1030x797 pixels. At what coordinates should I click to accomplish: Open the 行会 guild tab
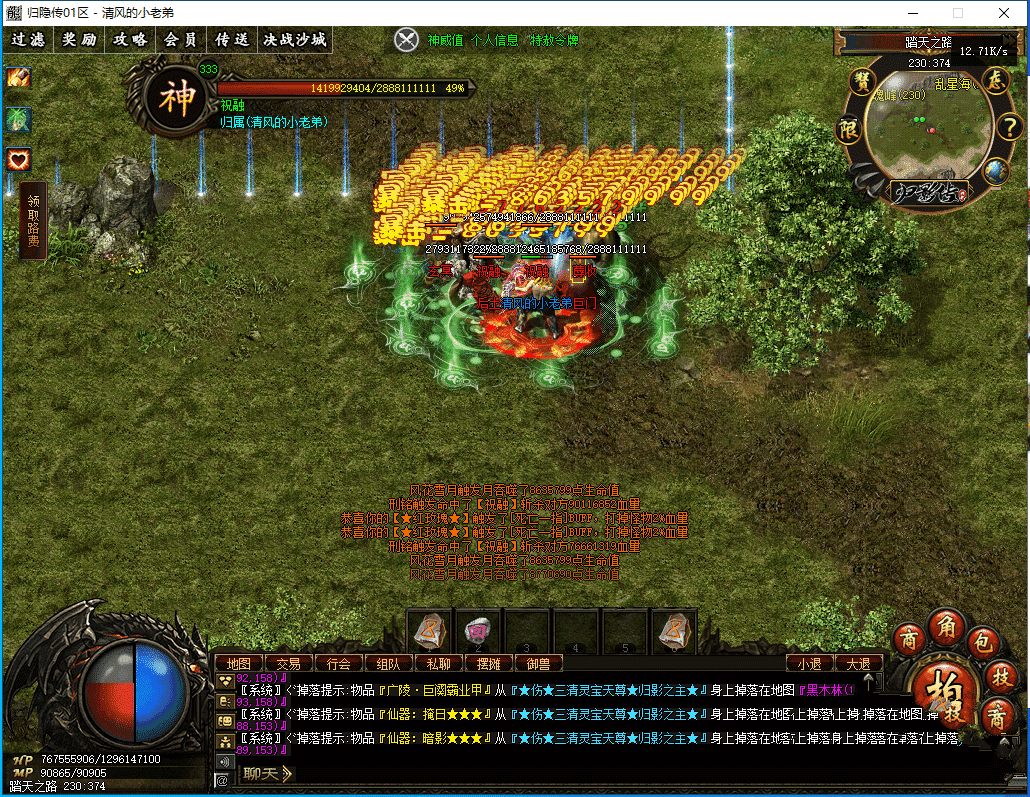tap(338, 663)
